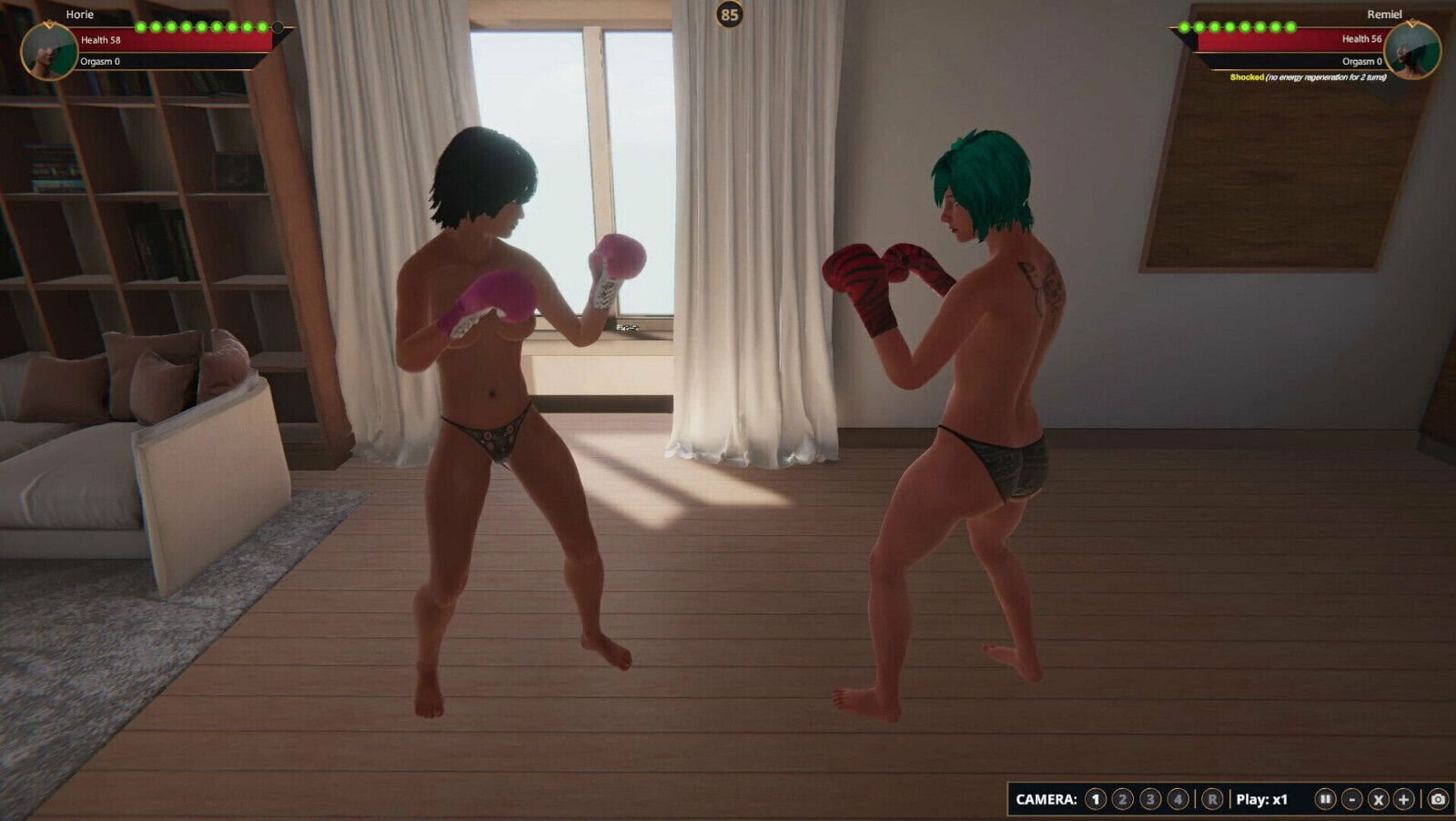
Task: Decrease playback speed with the minus icon
Action: (x=1352, y=799)
